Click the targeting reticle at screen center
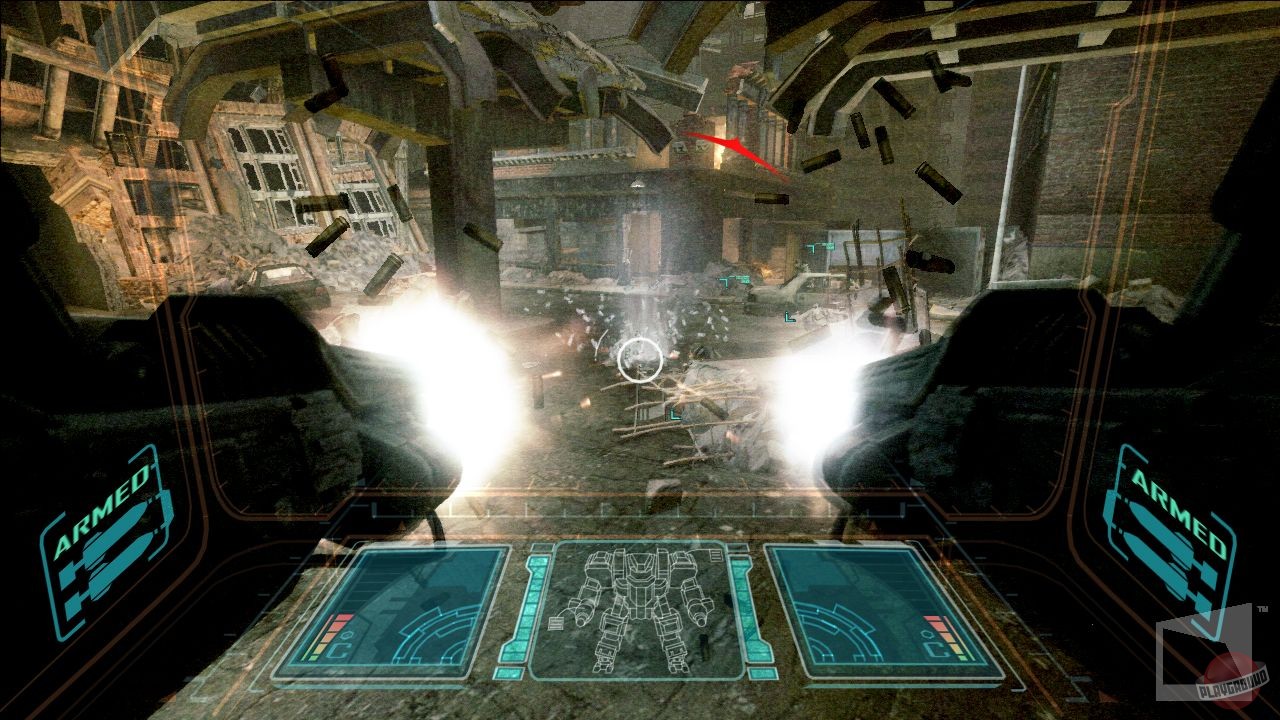1280x720 pixels. [640, 362]
